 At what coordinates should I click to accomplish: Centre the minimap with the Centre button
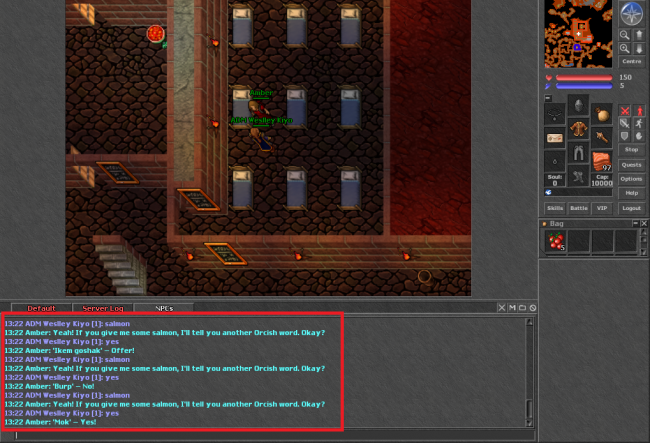631,61
